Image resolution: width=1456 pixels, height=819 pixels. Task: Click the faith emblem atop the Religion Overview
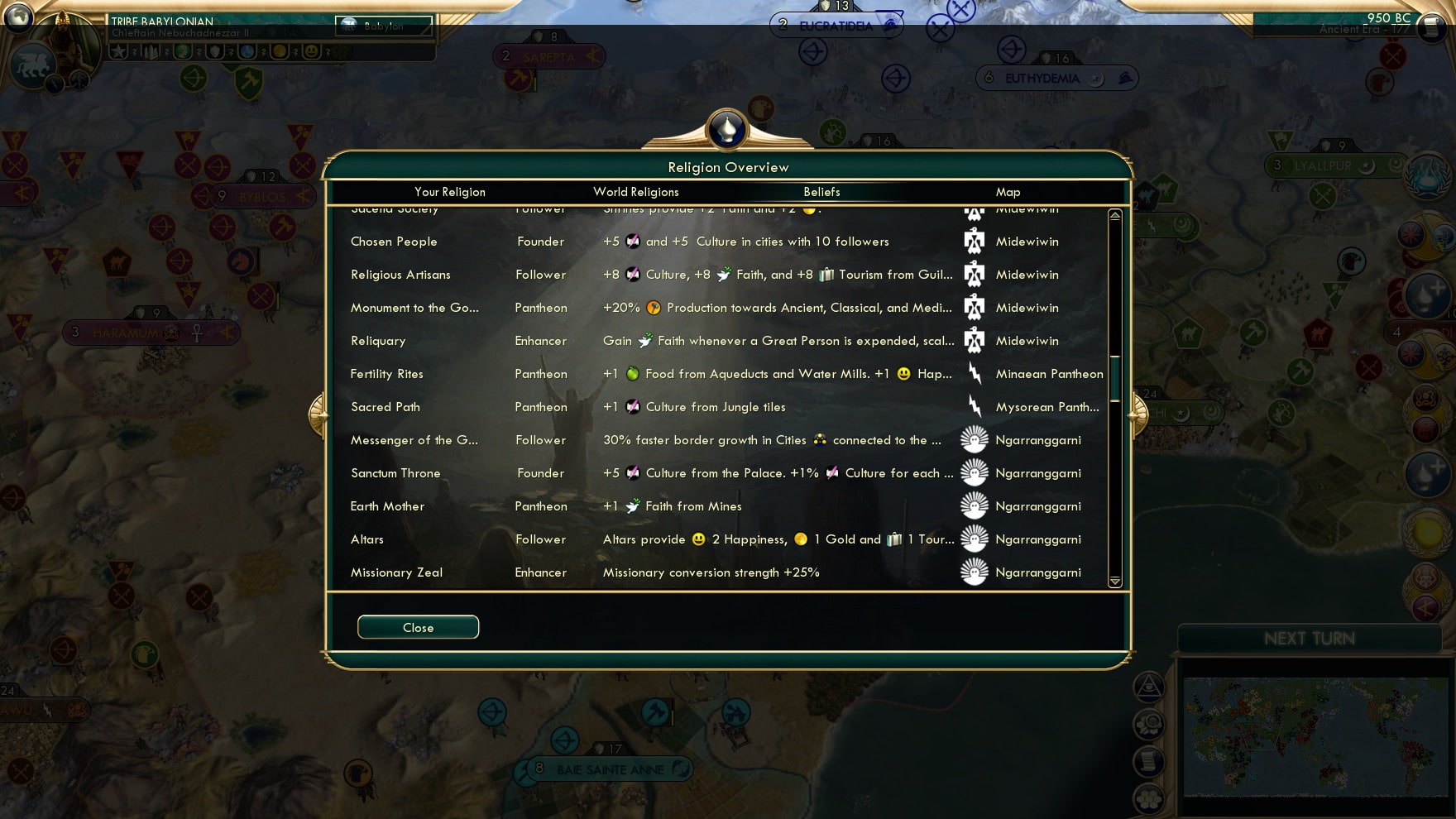click(727, 130)
